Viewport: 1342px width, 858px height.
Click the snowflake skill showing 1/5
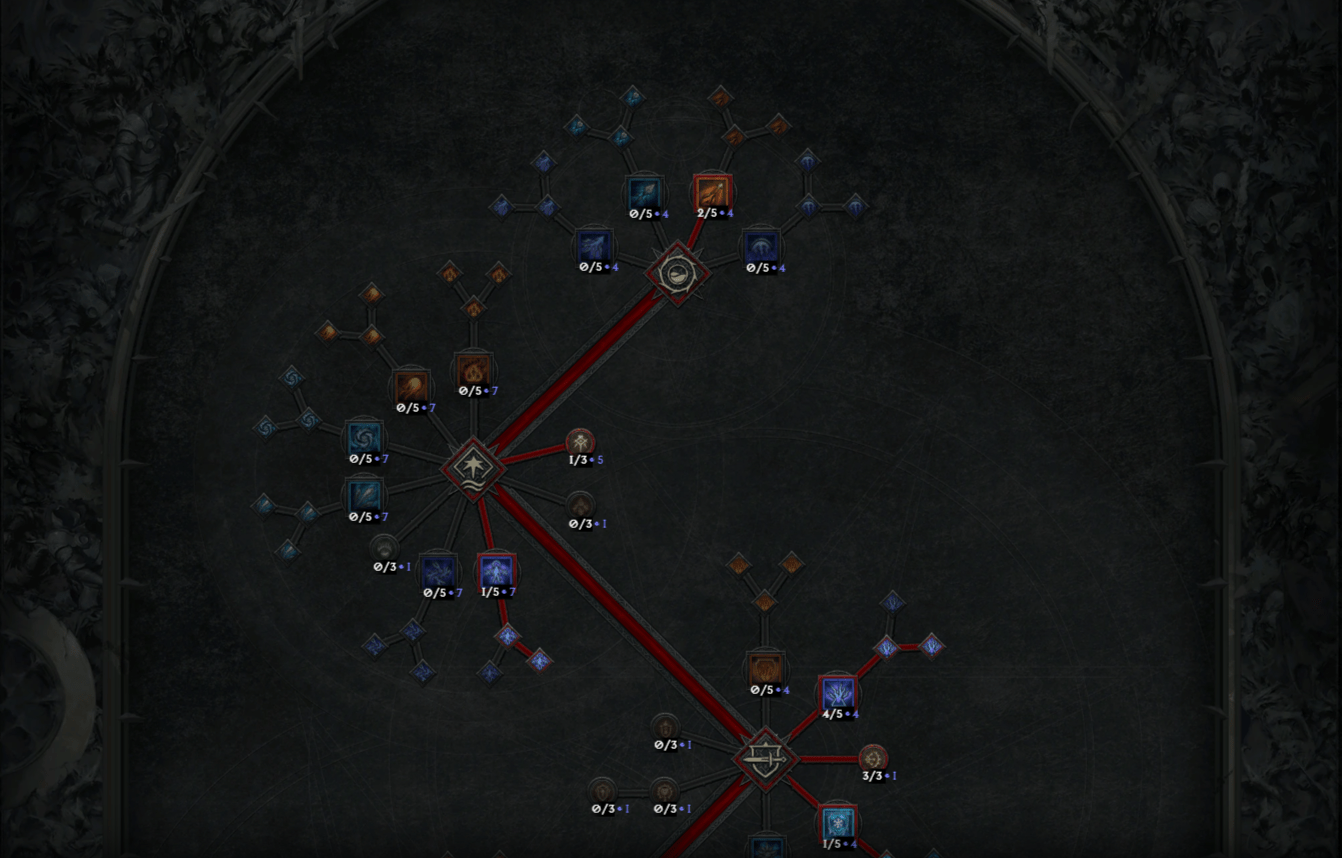837,822
